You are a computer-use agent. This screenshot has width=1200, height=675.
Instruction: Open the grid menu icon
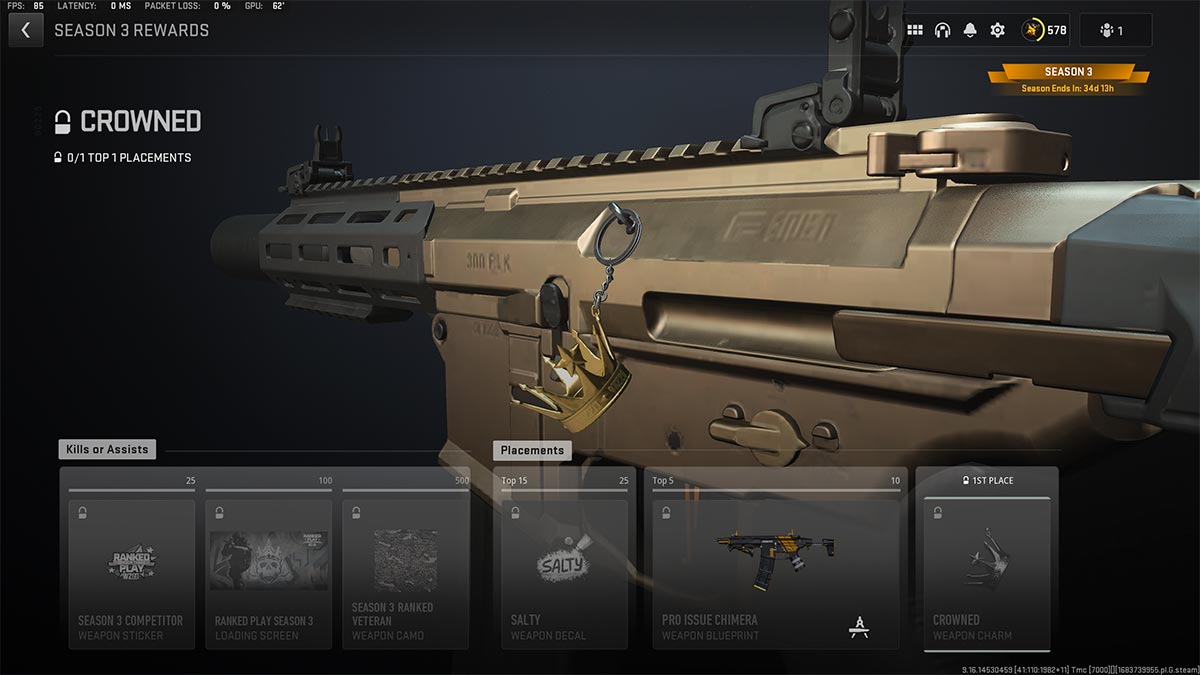coord(915,30)
